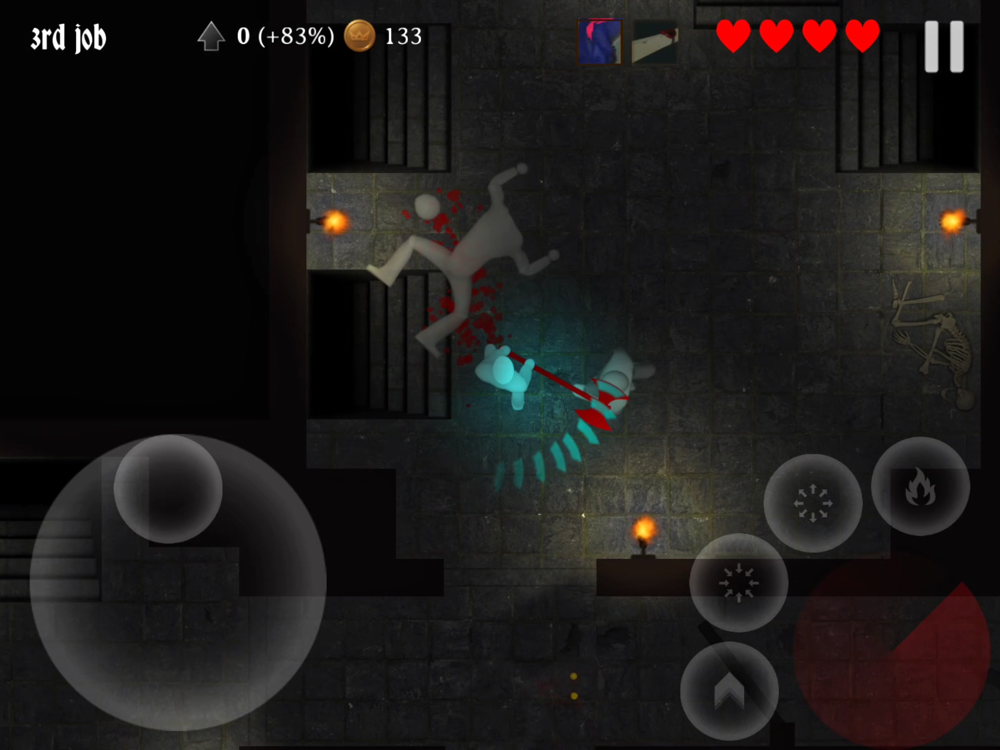Select the bloody blade item icon
The height and width of the screenshot is (750, 1000).
point(655,42)
